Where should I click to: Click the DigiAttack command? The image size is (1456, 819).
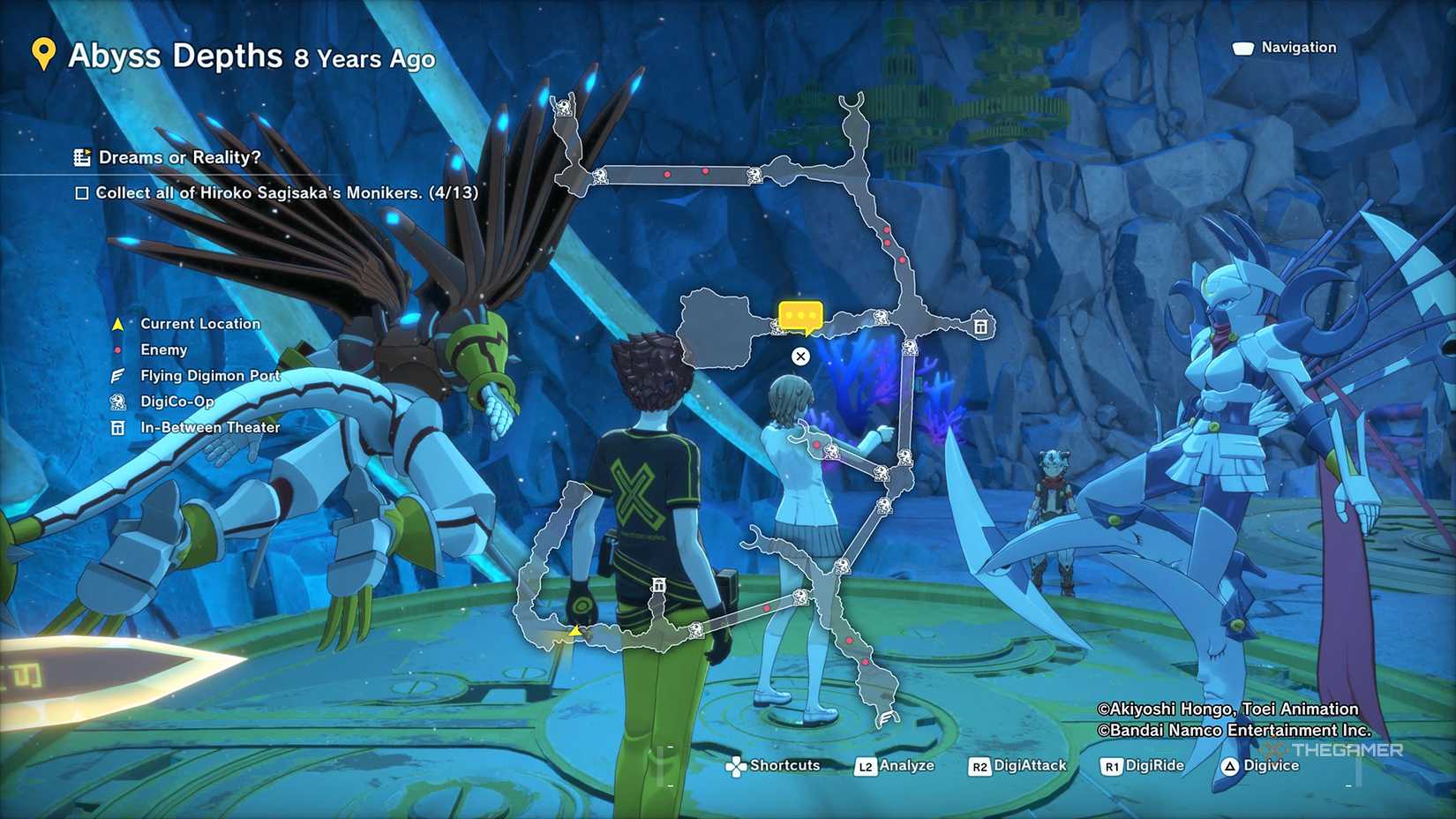coord(1028,766)
